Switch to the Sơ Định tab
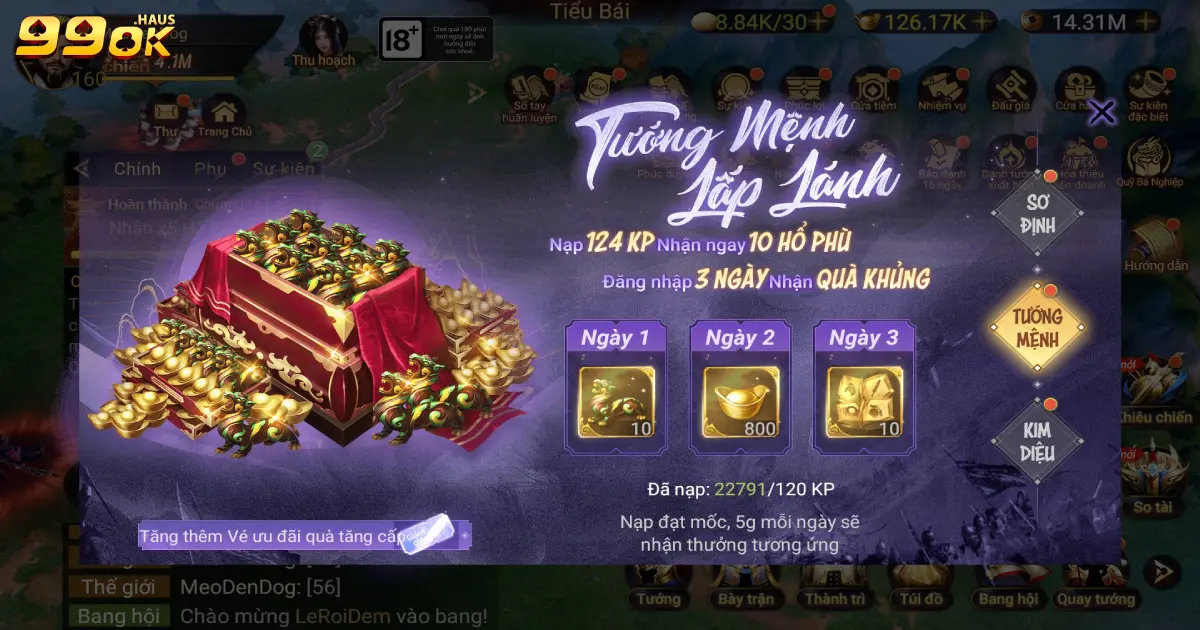 click(x=1037, y=212)
